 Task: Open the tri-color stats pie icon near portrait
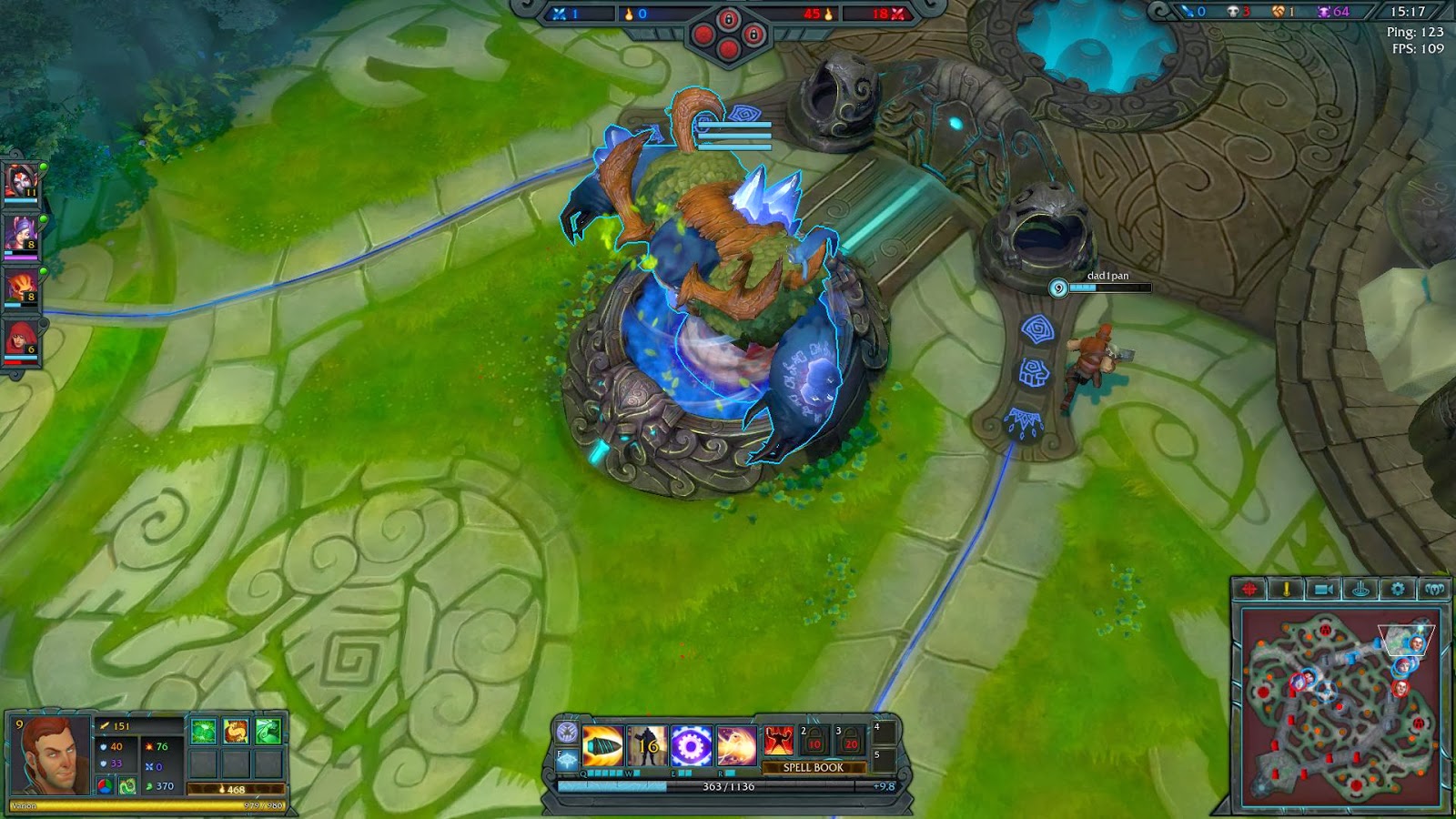coord(105,786)
